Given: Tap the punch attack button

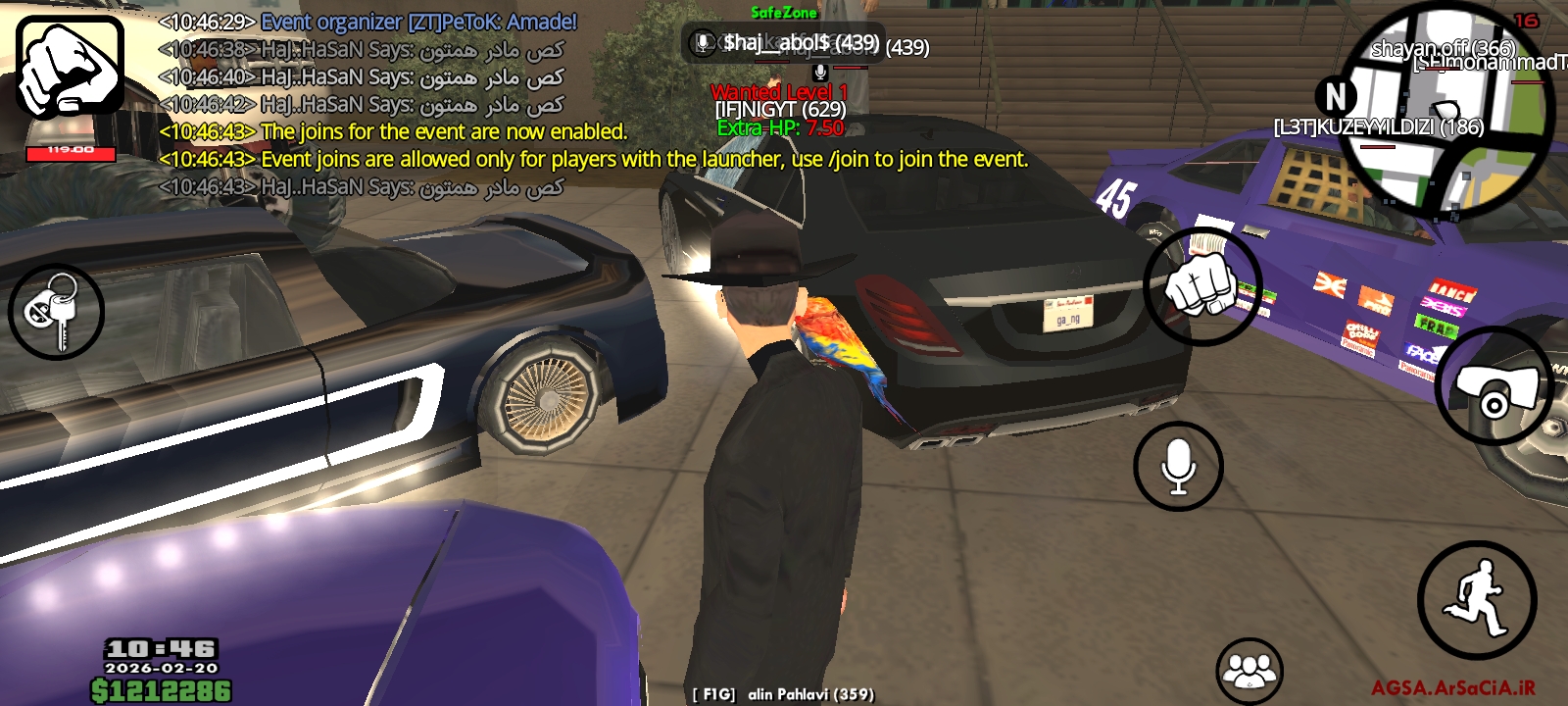Looking at the screenshot, I should point(1202,285).
